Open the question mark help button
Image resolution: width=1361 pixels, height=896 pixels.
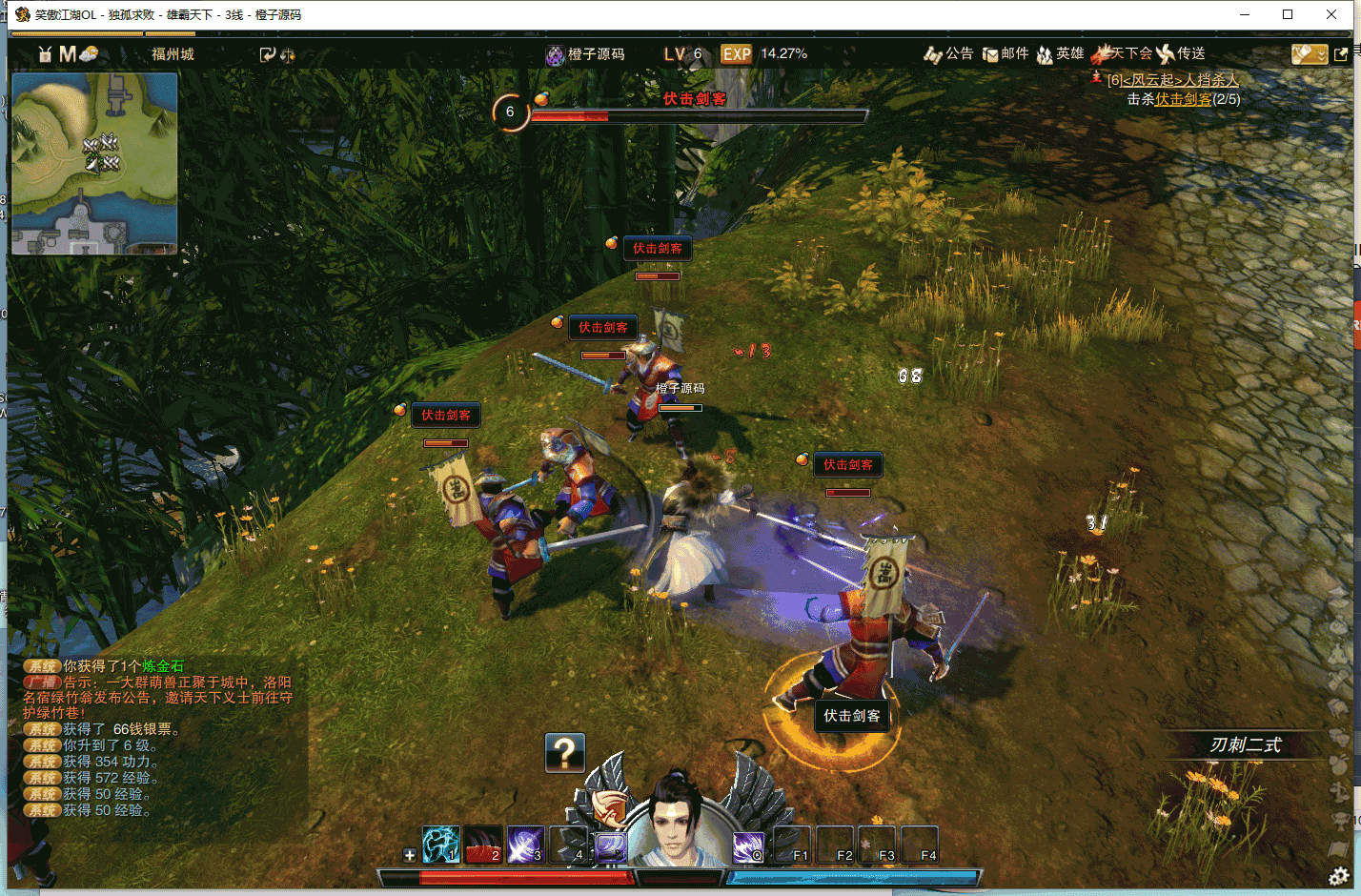click(x=564, y=753)
